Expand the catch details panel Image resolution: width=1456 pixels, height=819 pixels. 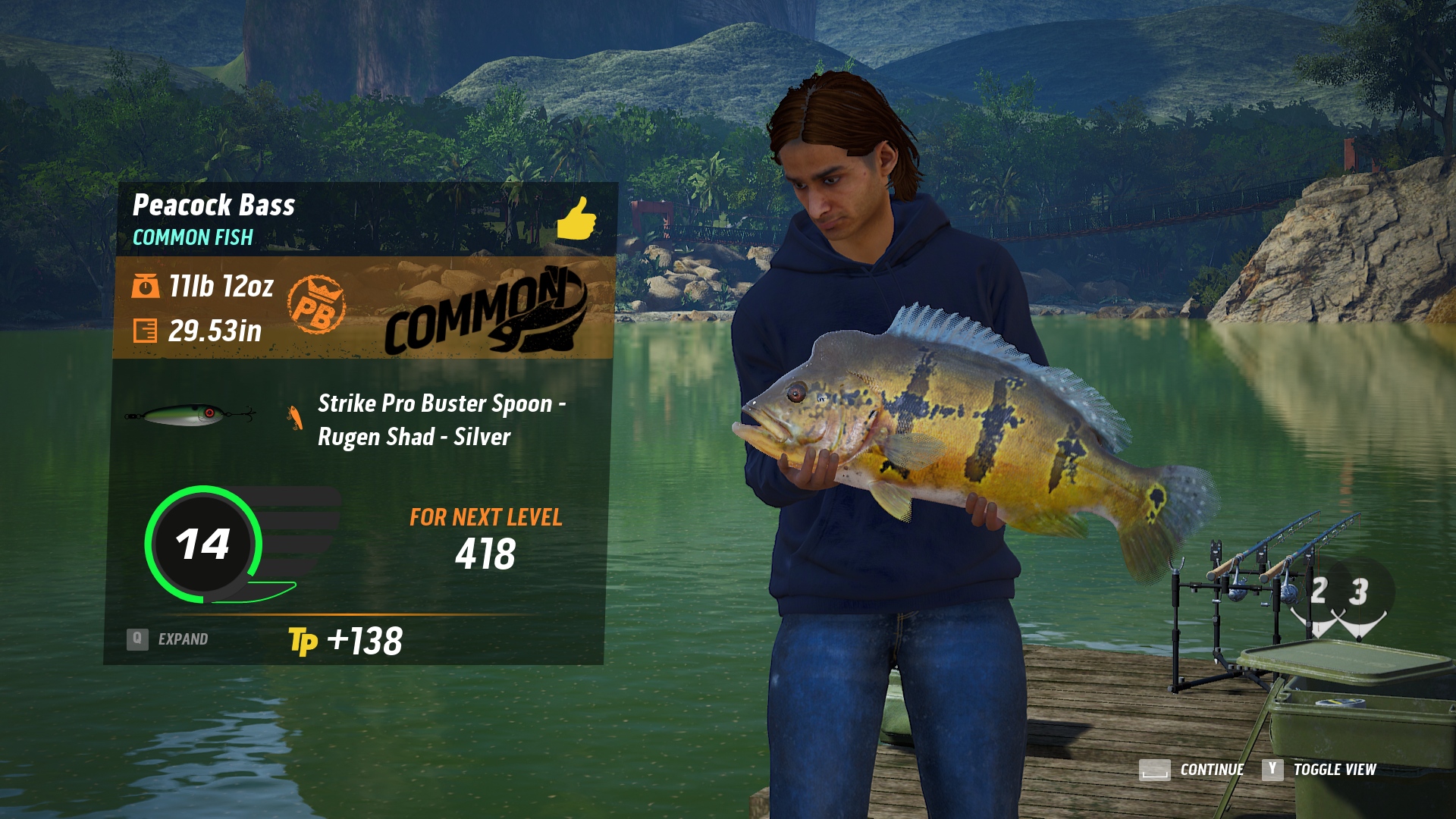[168, 639]
